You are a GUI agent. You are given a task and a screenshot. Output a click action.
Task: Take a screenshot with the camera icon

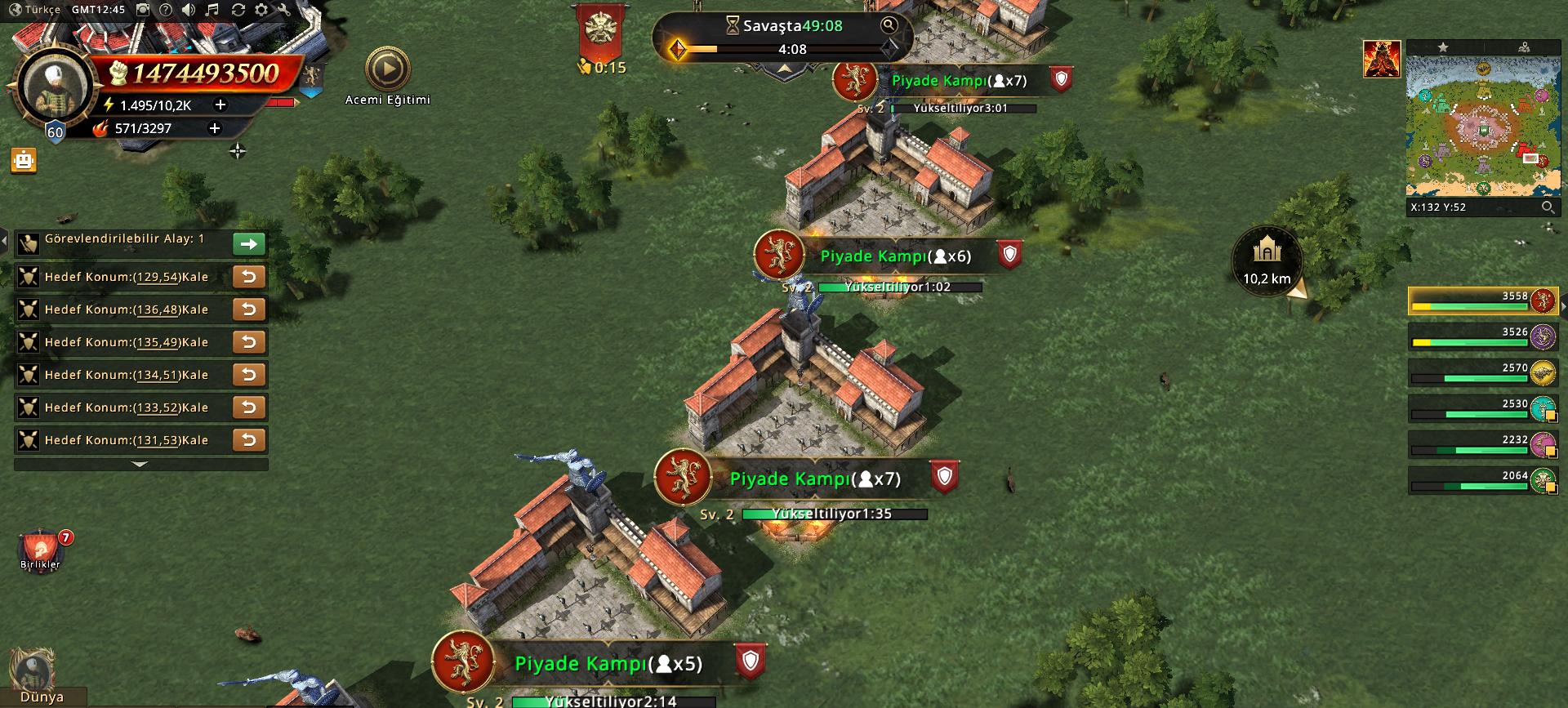pyautogui.click(x=143, y=10)
